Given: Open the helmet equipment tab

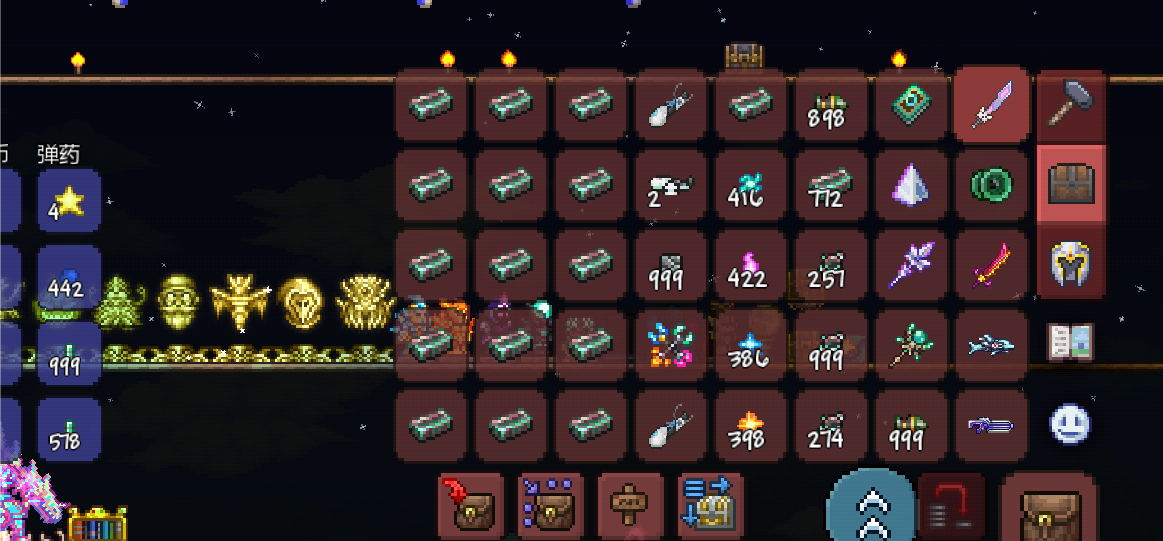Looking at the screenshot, I should (1070, 263).
